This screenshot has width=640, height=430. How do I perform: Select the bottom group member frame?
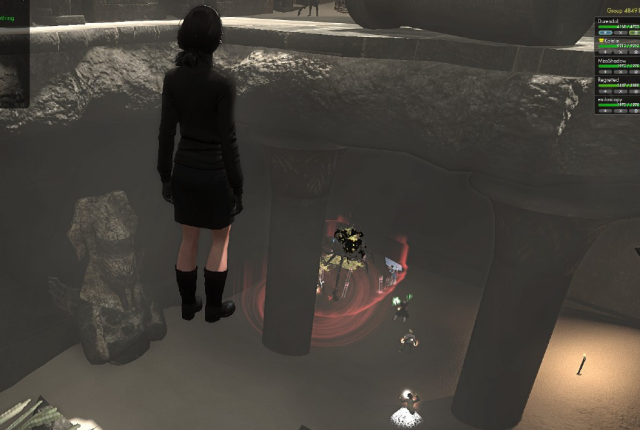616,99
